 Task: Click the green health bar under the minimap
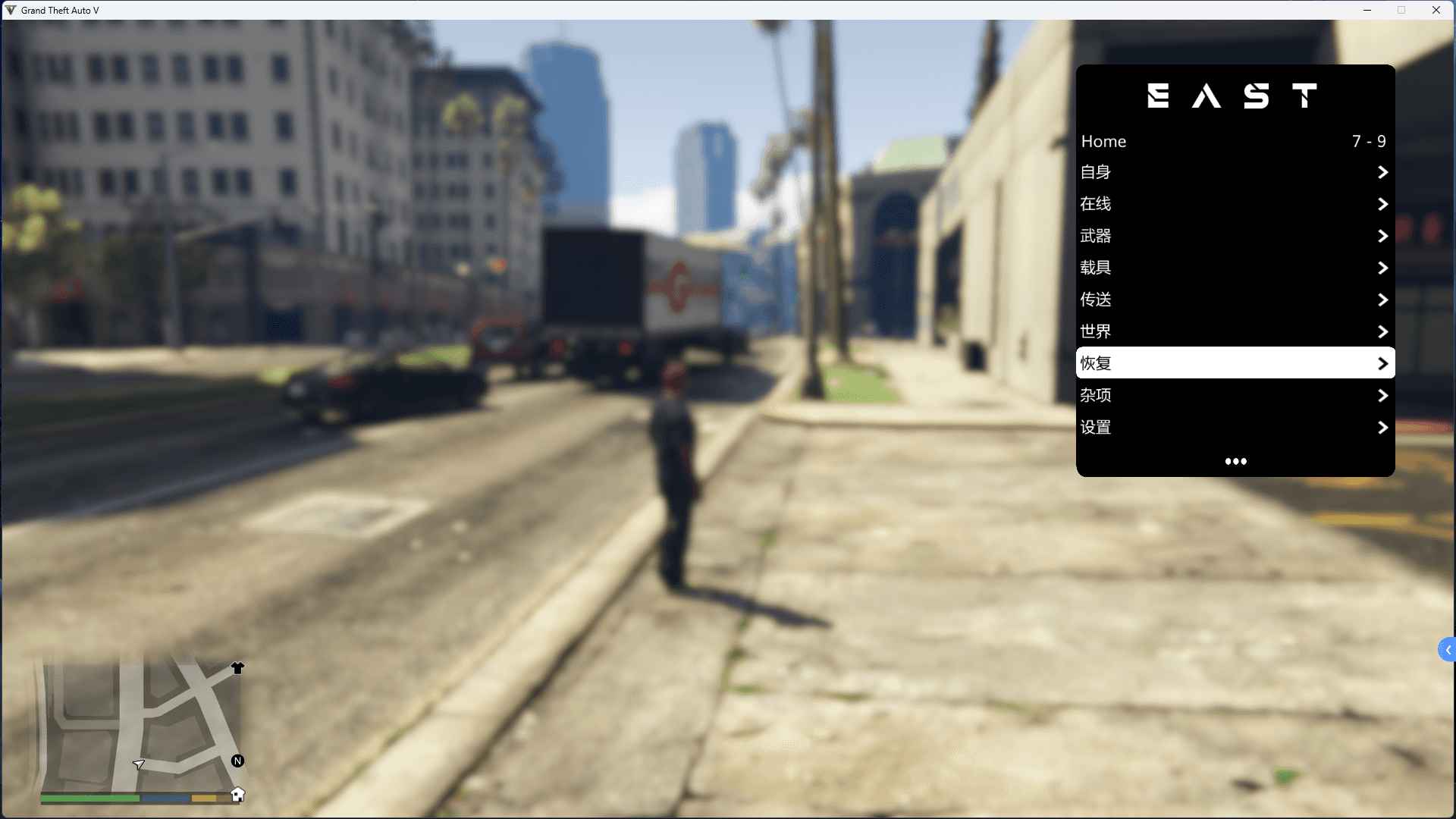point(89,799)
